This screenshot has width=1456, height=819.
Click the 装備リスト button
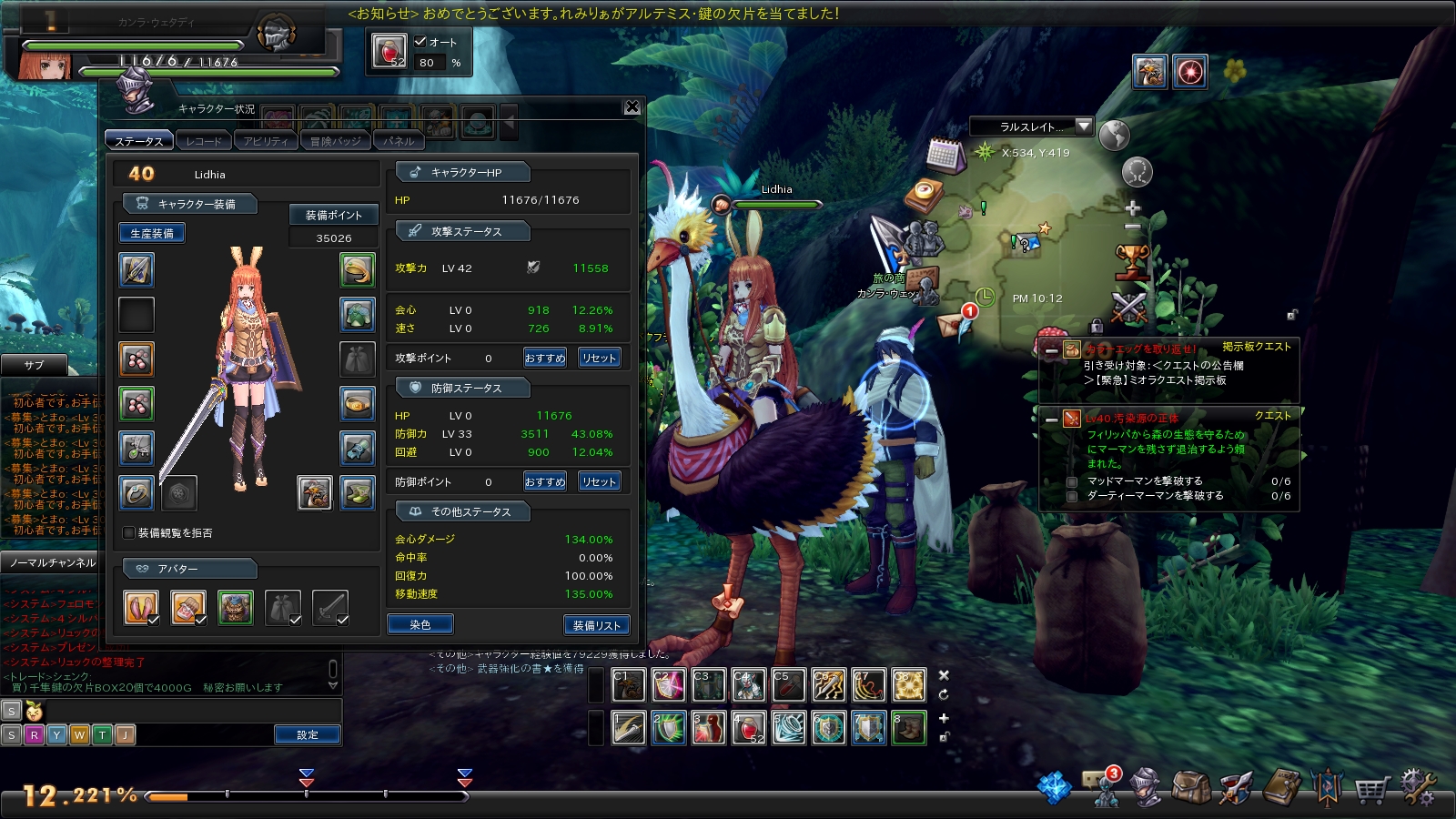point(596,625)
